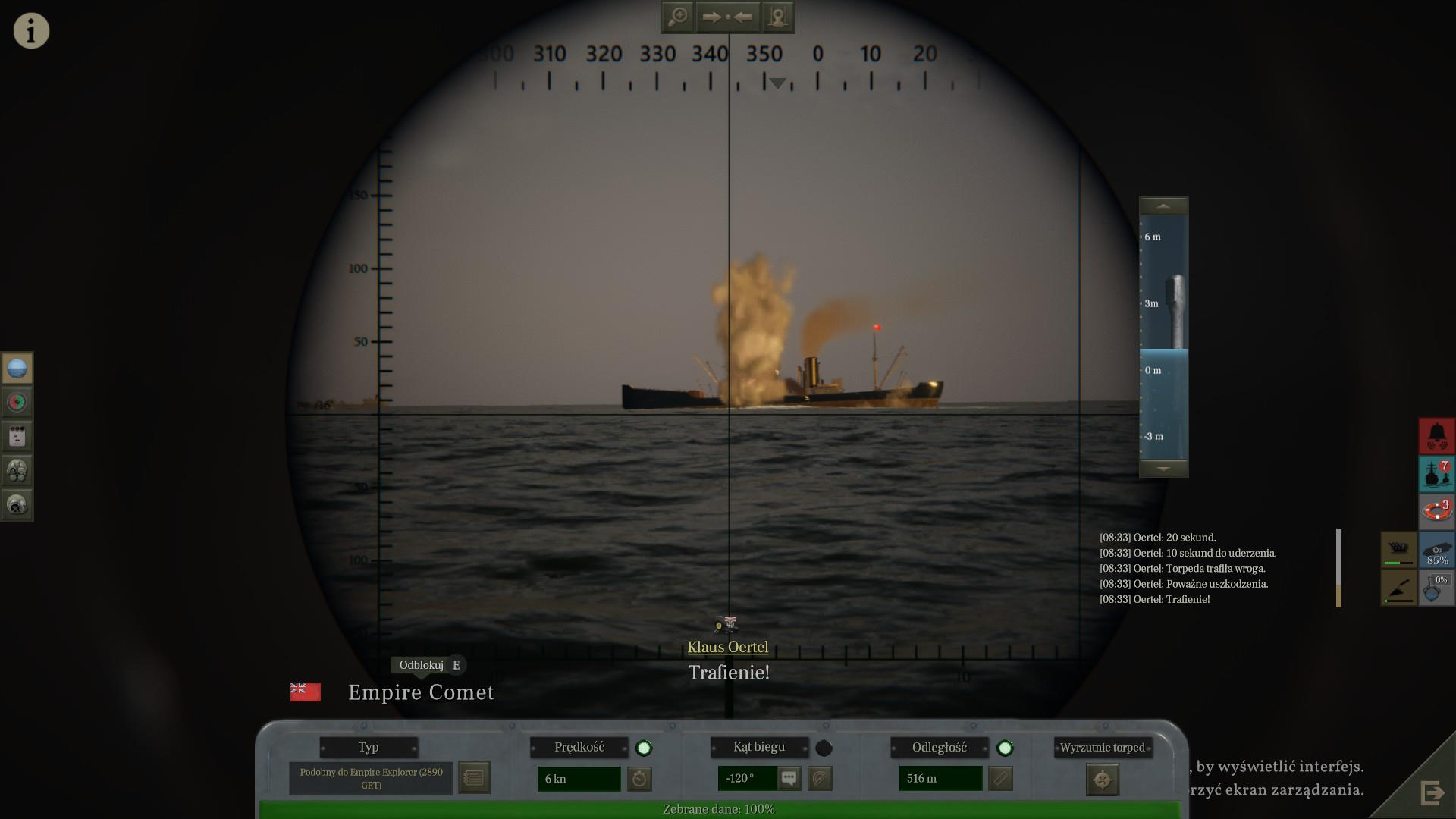1456x819 pixels.
Task: Click the lifebuoy icon with badge 3
Action: (1437, 510)
